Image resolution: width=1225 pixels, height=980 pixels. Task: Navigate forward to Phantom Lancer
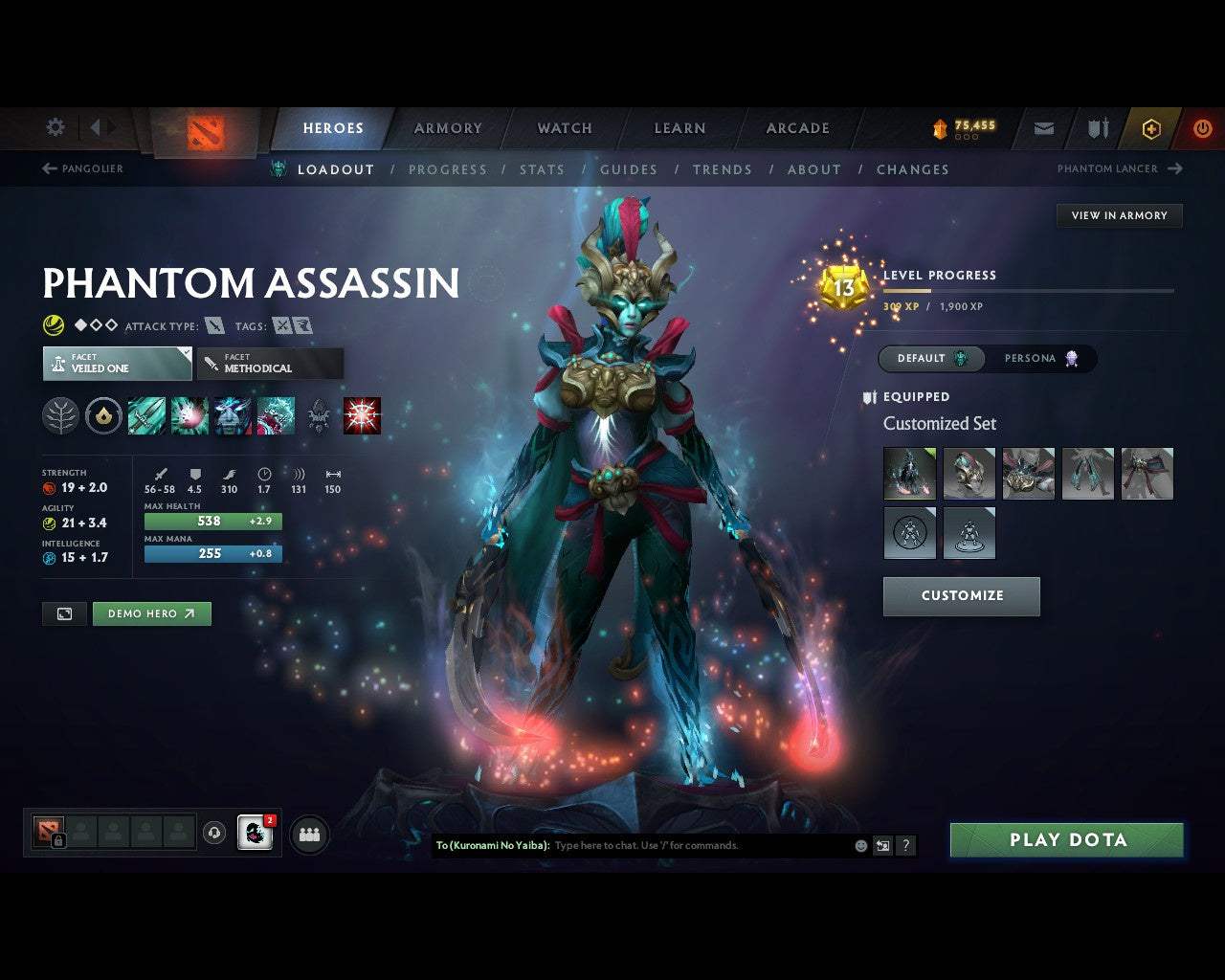pos(1118,168)
